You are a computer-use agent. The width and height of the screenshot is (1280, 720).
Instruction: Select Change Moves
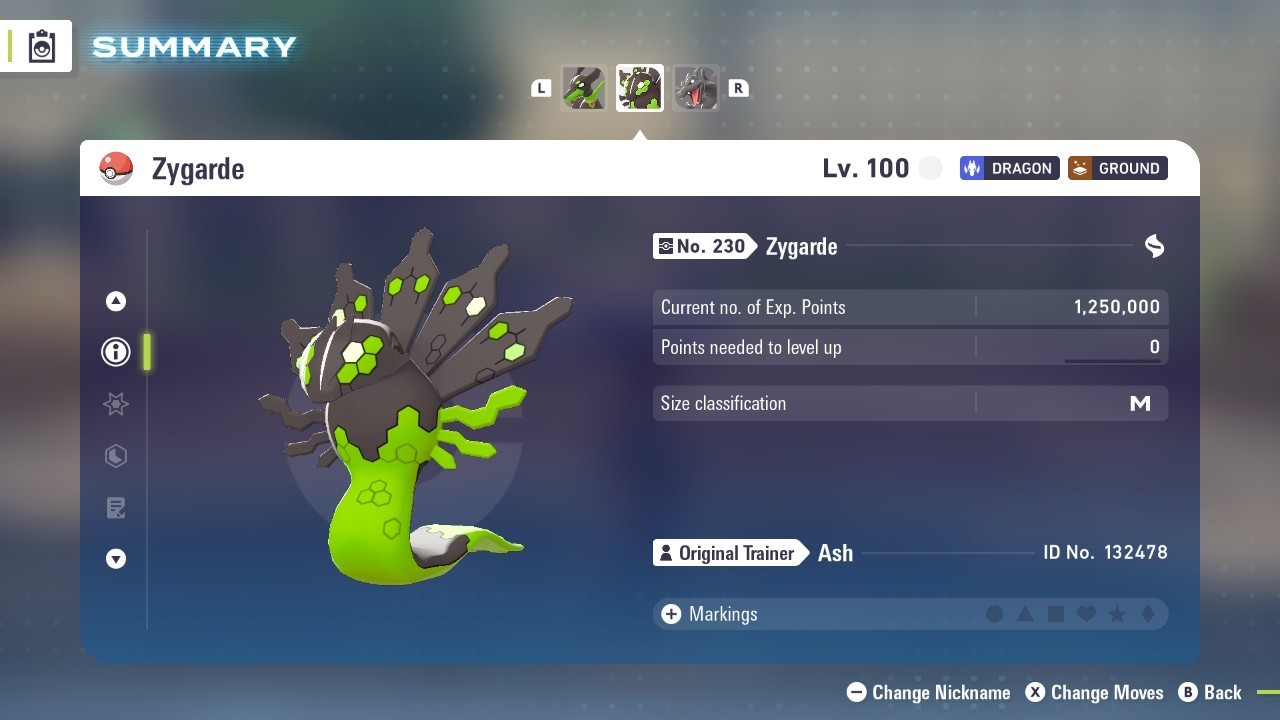1095,692
